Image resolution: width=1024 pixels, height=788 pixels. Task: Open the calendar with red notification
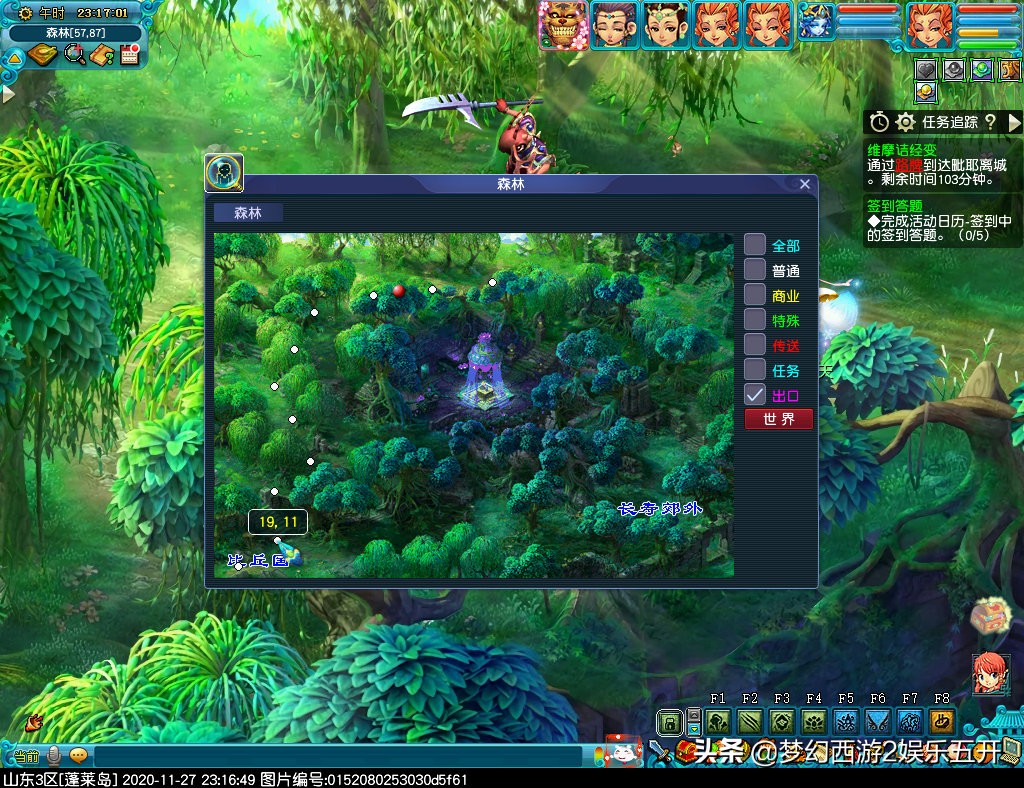(x=129, y=54)
